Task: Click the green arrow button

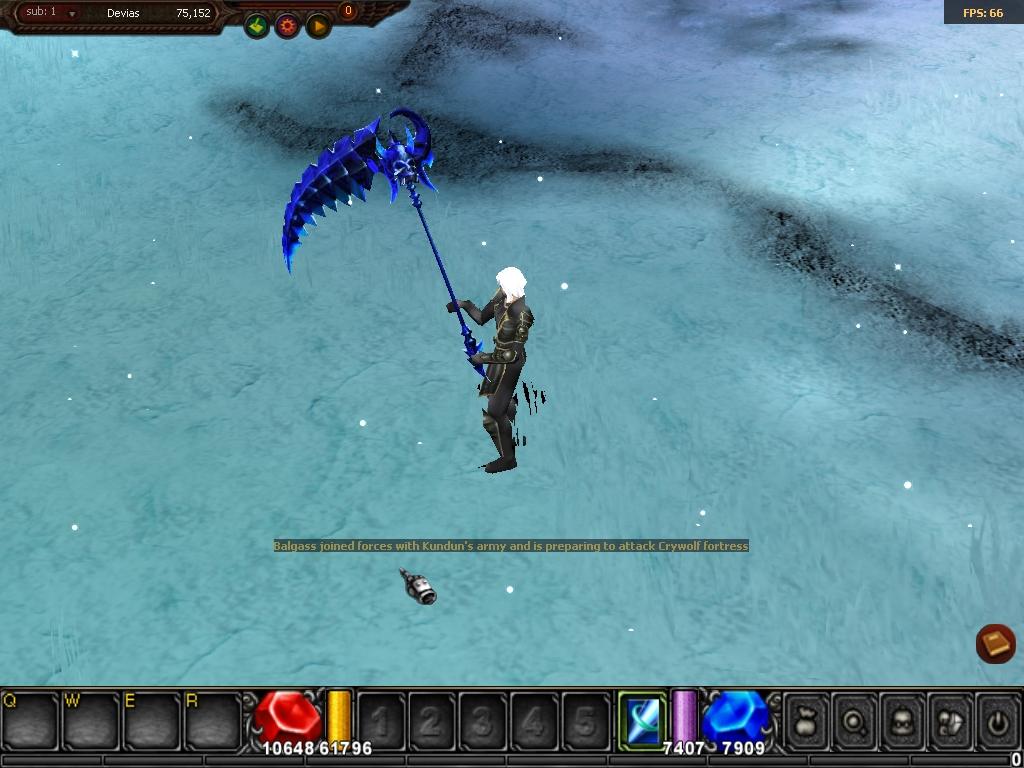Action: pyautogui.click(x=257, y=26)
